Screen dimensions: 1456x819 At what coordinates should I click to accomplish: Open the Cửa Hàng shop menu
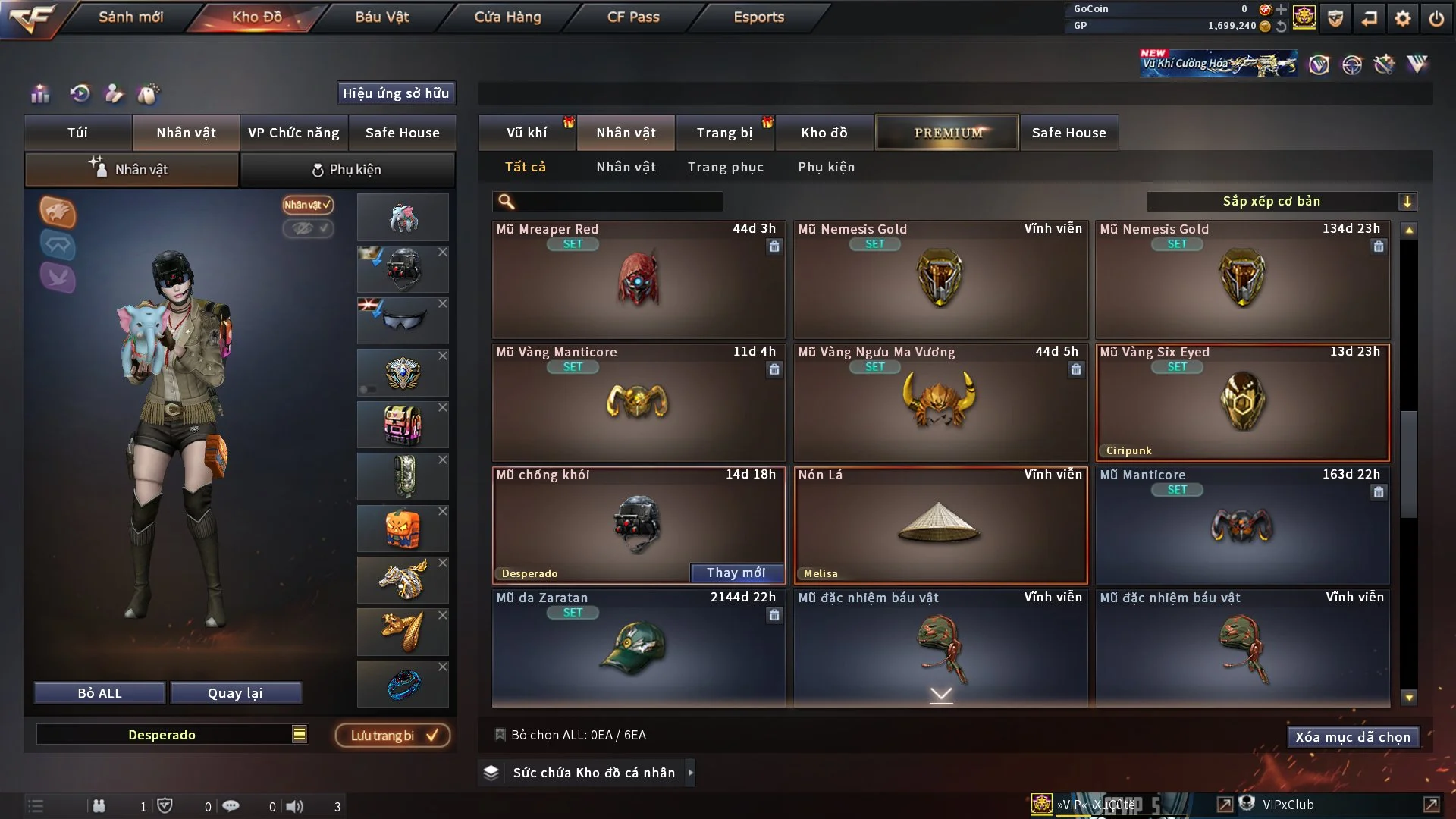point(507,17)
